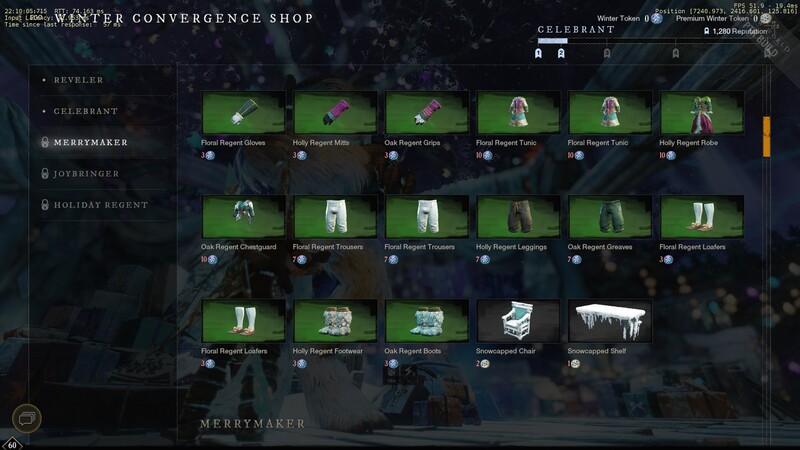Select the Merrymaker tier
The image size is (800, 450).
pyautogui.click(x=90, y=143)
